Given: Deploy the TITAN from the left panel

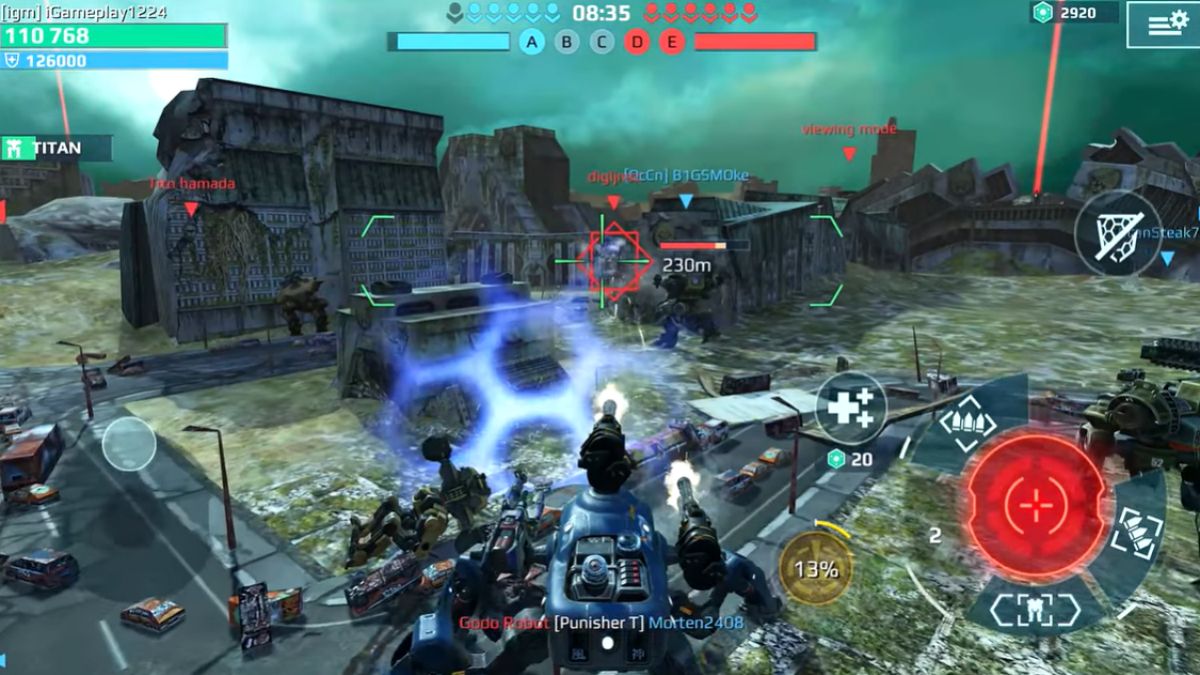Looking at the screenshot, I should point(55,149).
